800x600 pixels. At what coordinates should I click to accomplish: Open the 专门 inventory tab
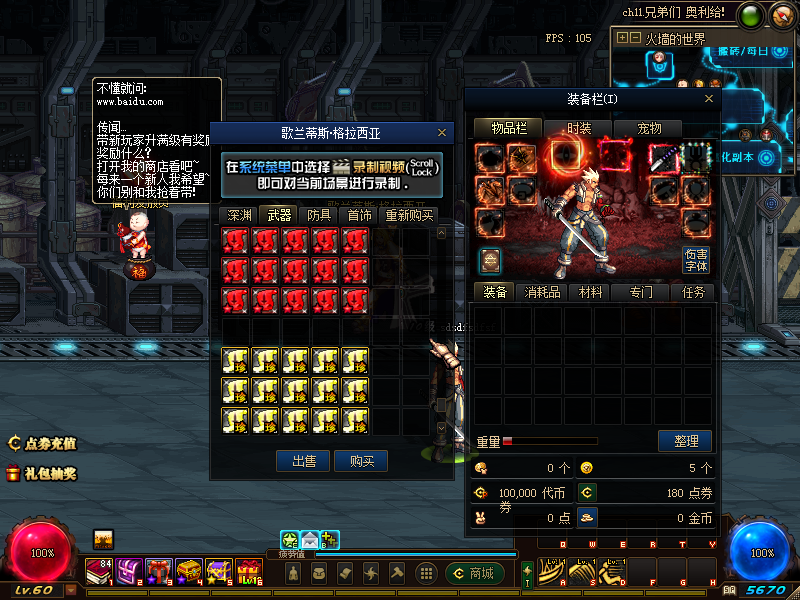click(x=641, y=292)
